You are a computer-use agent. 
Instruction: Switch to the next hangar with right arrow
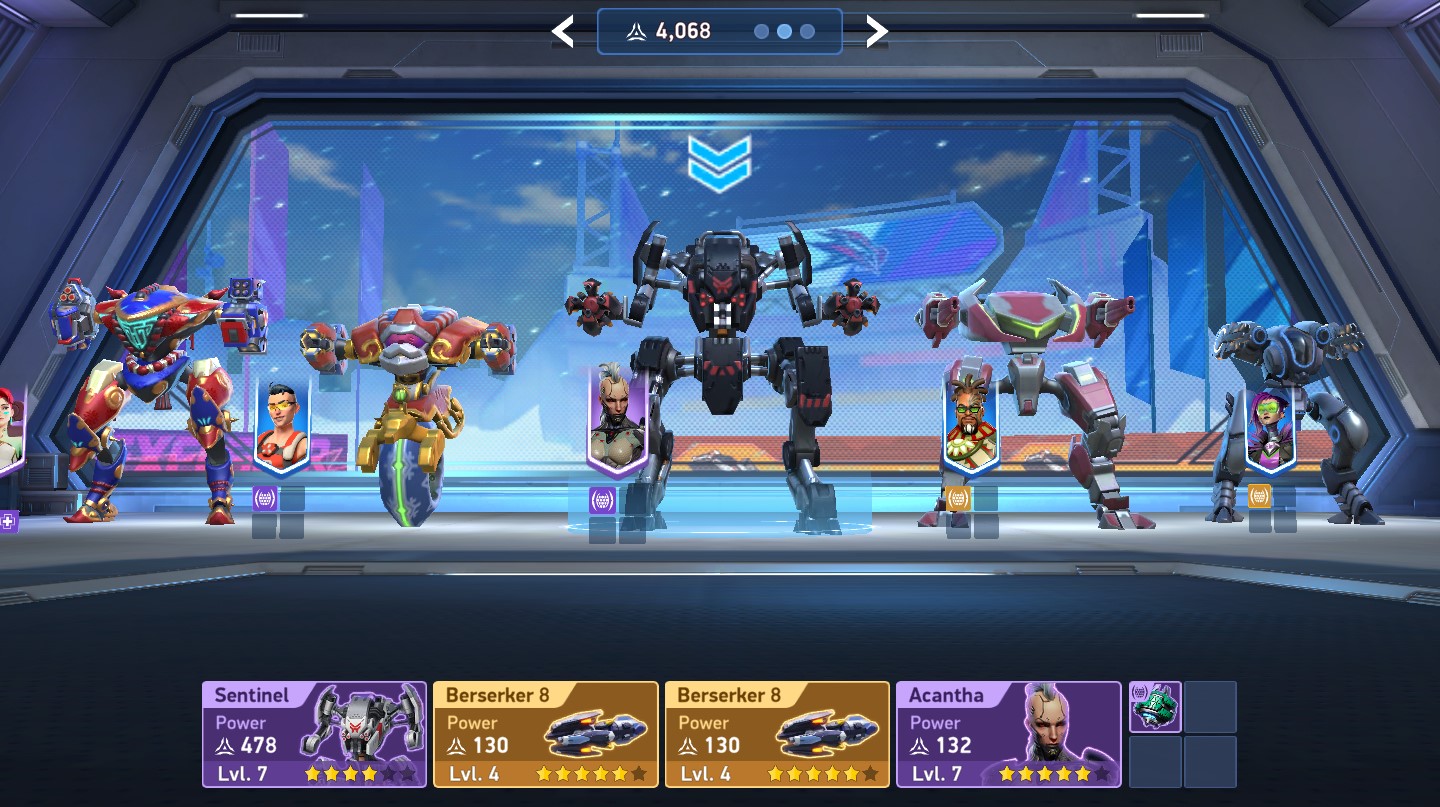tap(876, 32)
